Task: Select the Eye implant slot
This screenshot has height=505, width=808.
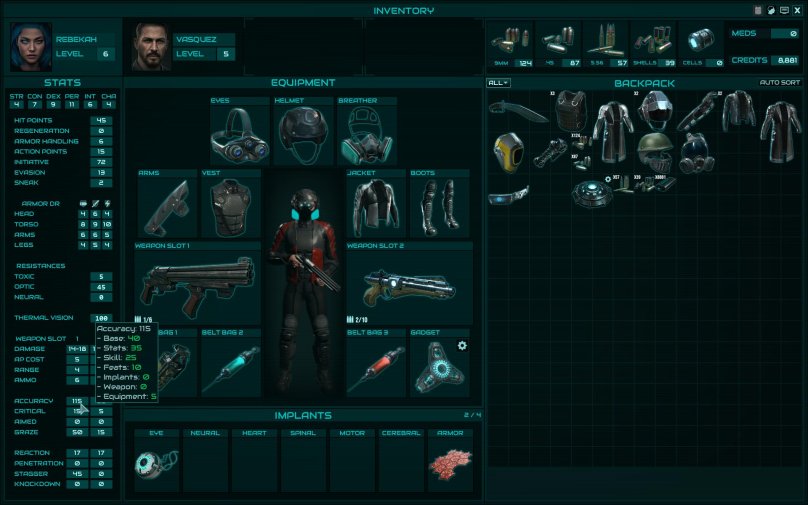Action: (x=155, y=465)
